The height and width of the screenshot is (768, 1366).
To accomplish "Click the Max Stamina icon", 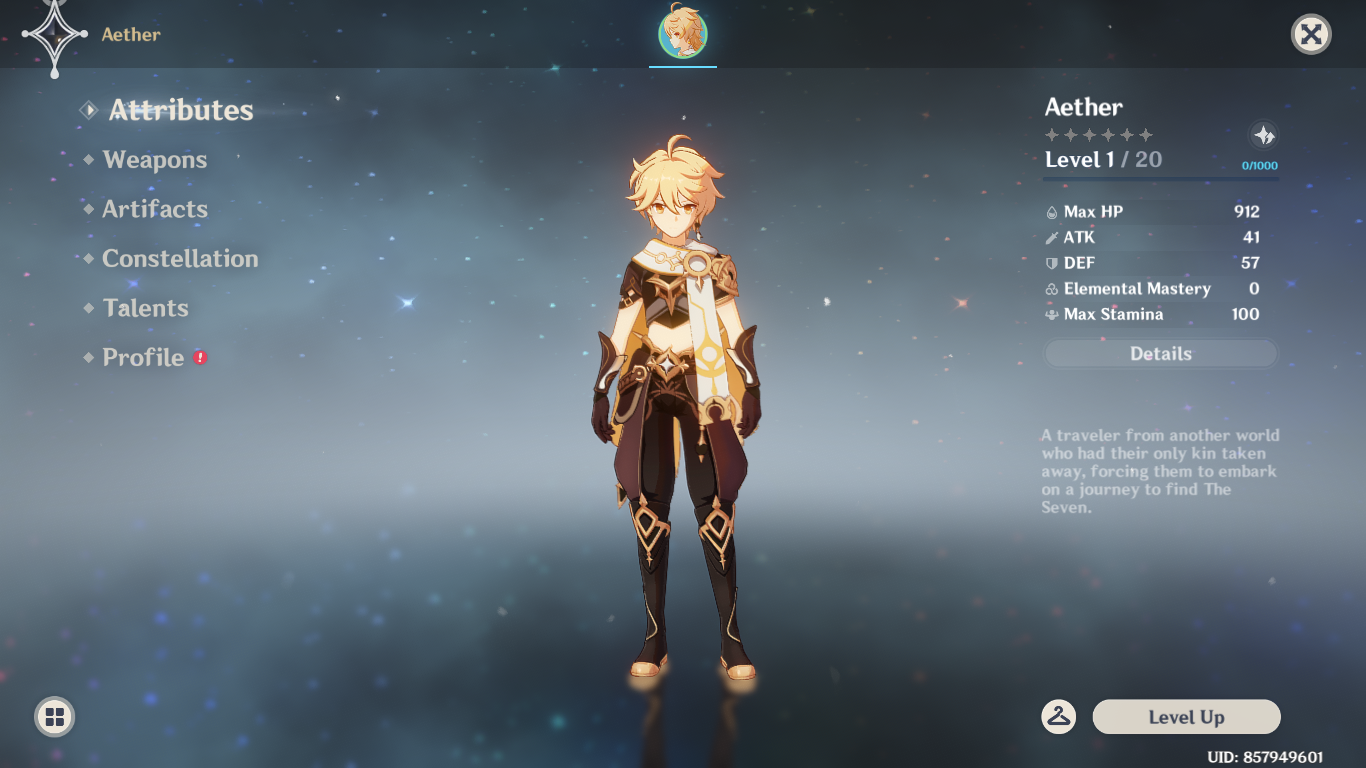I will click(1052, 314).
